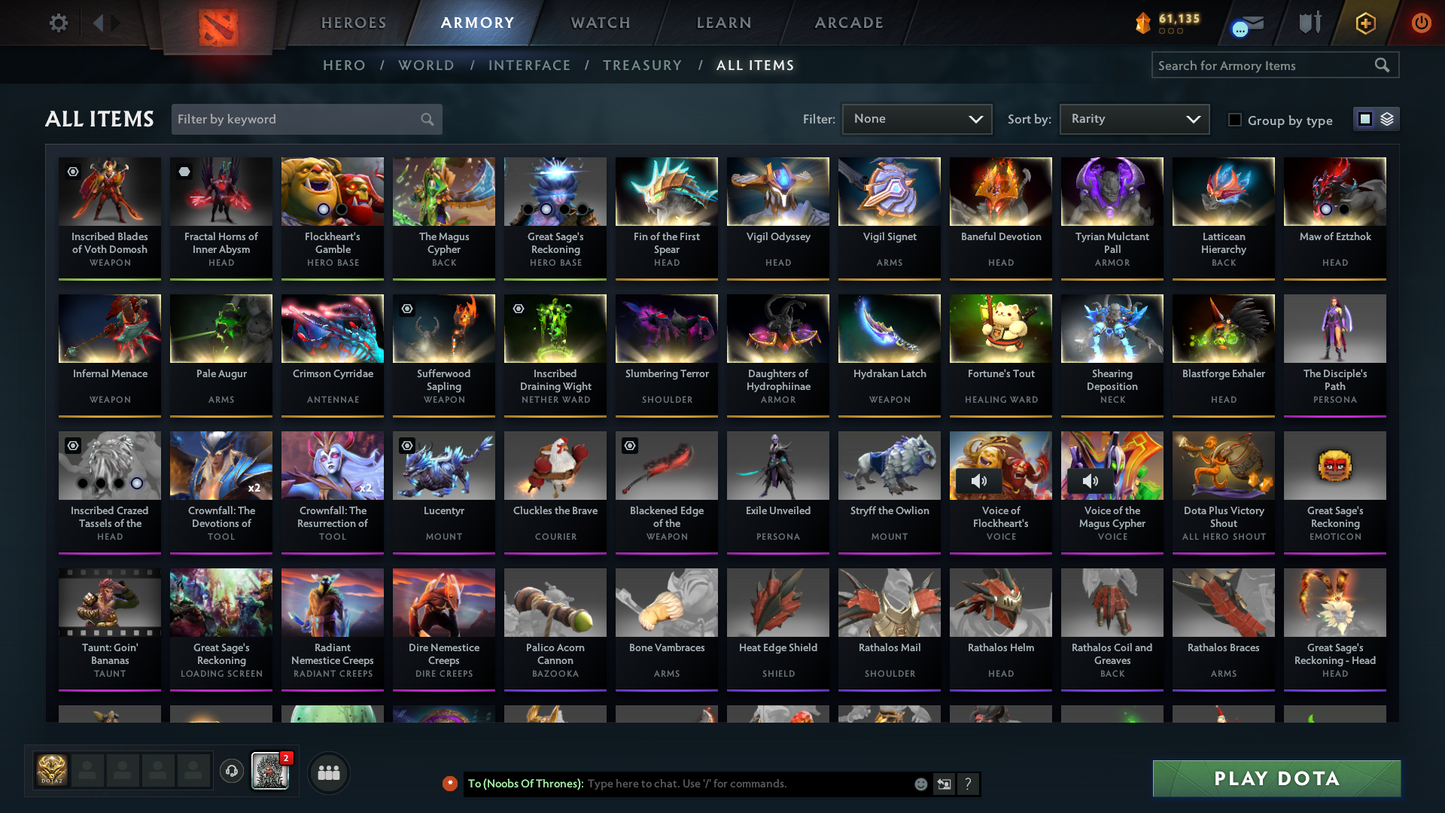Click the PLAY DOTA button

pyautogui.click(x=1275, y=778)
